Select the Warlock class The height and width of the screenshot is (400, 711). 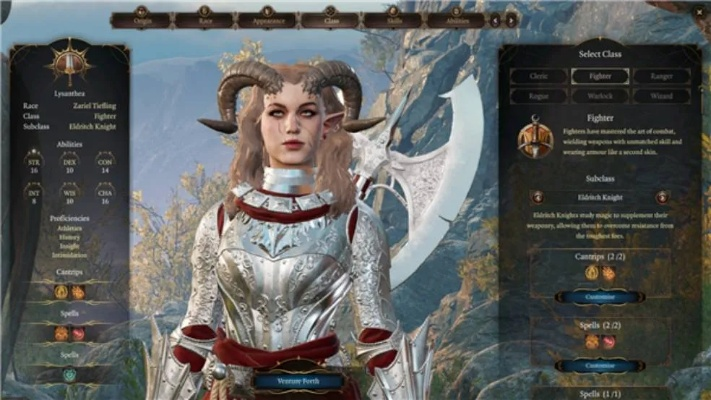(600, 96)
